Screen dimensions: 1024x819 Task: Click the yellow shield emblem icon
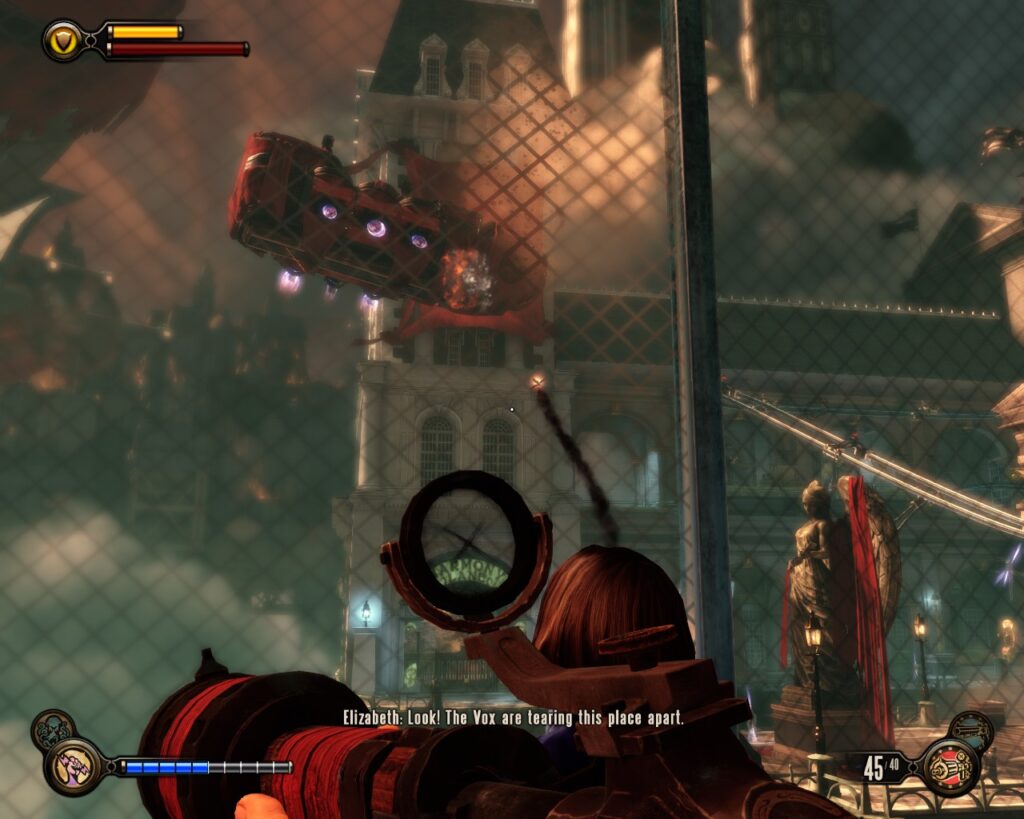(62, 40)
